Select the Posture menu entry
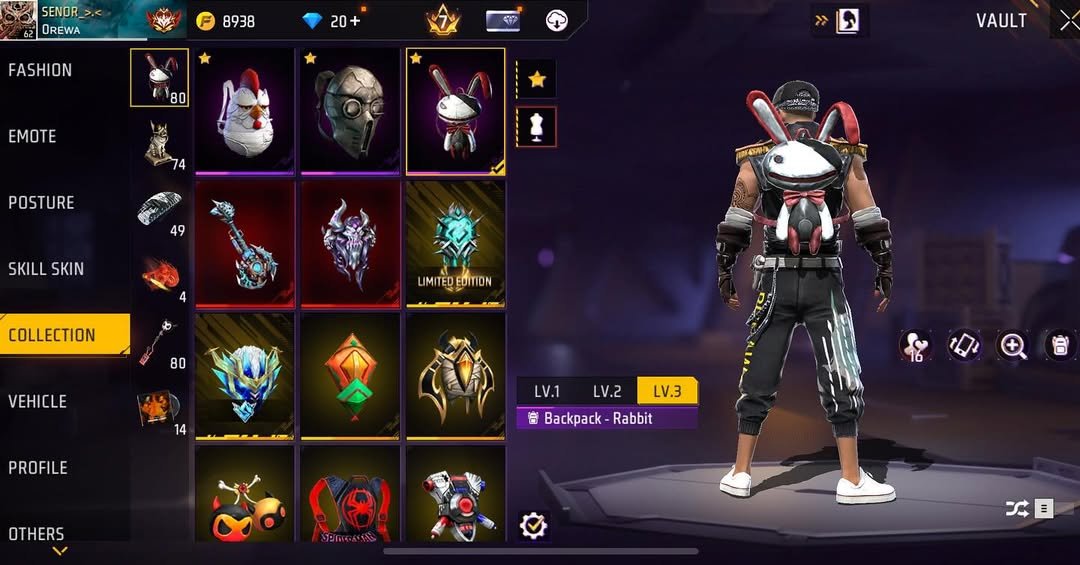The image size is (1080, 565). point(42,203)
